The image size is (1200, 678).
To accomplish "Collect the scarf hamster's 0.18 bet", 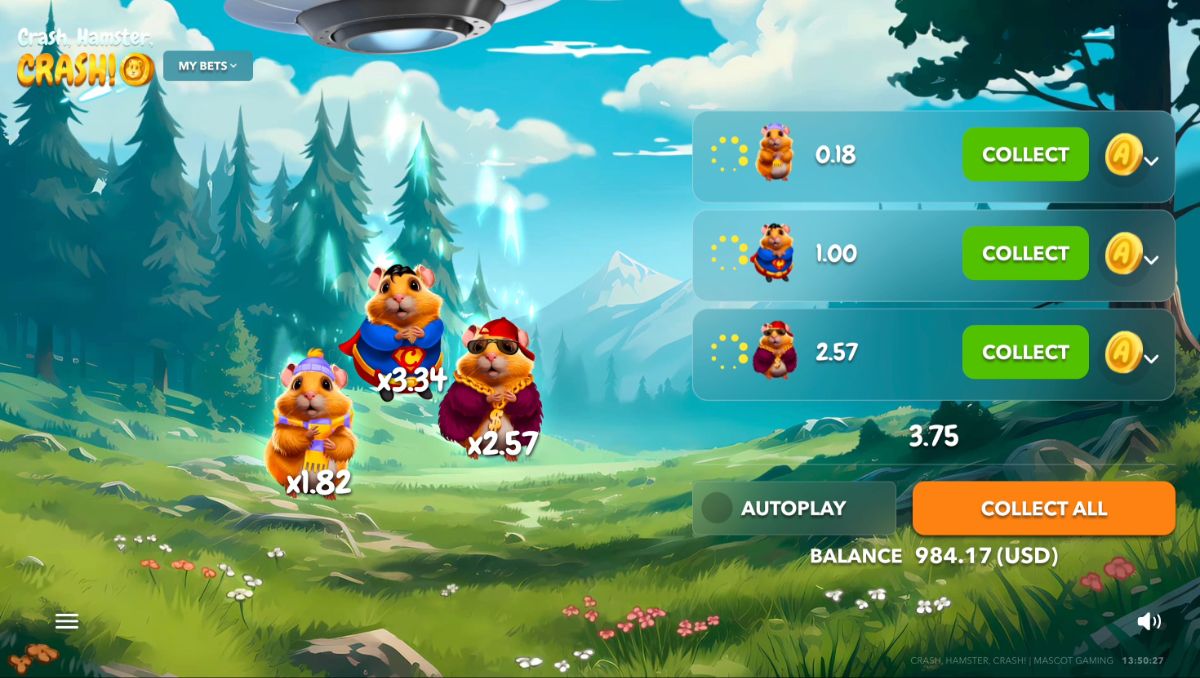I will point(1025,154).
